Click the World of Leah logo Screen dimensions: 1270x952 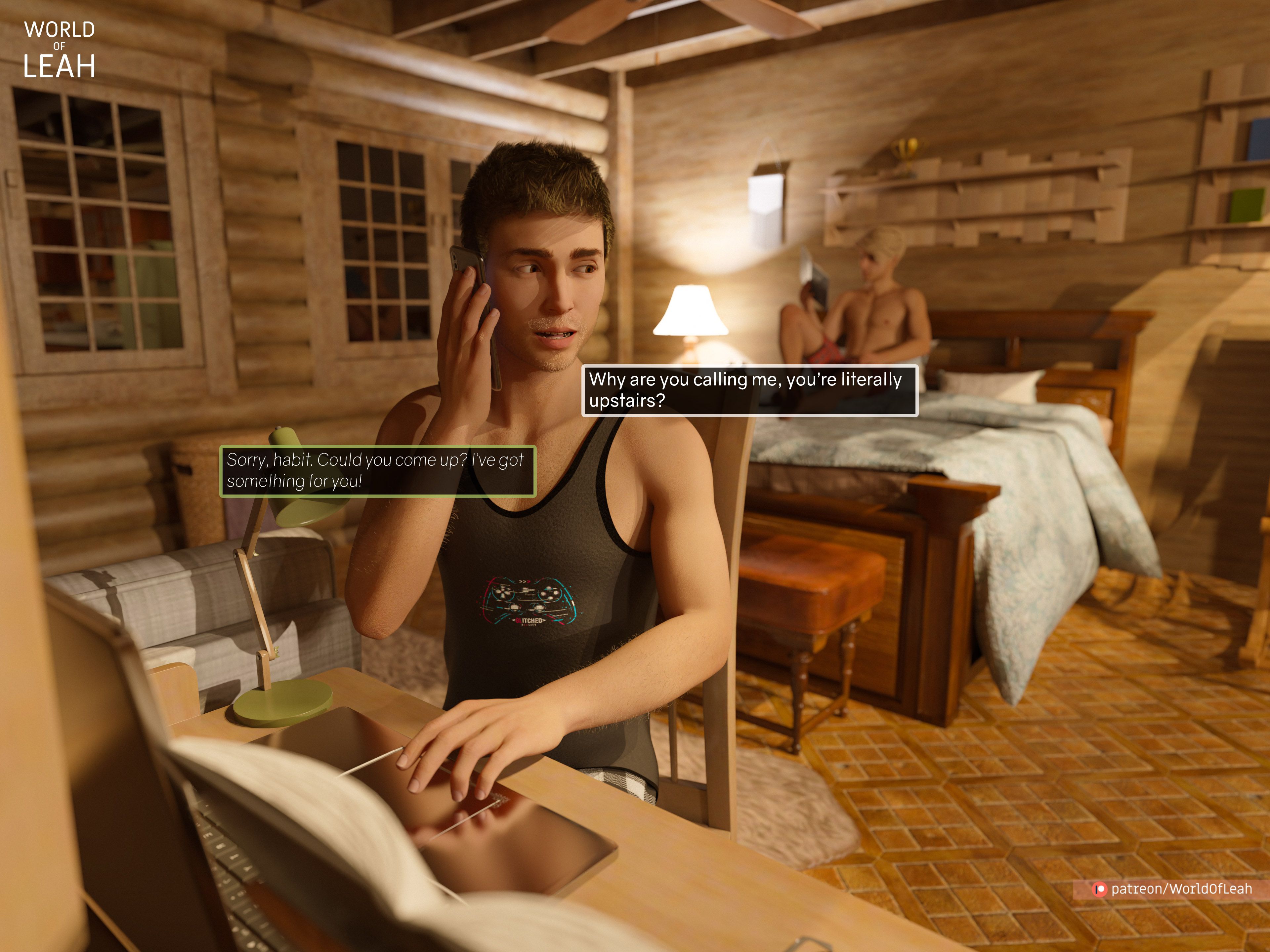coord(59,50)
